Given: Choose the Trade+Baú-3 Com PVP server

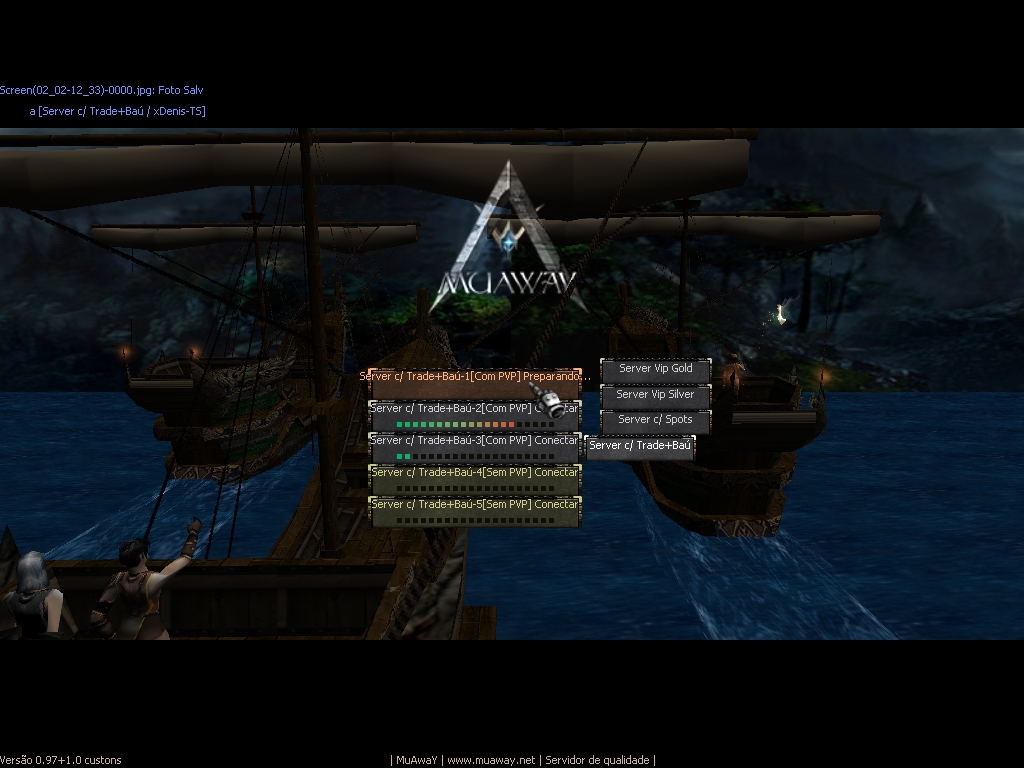Looking at the screenshot, I should coord(474,447).
